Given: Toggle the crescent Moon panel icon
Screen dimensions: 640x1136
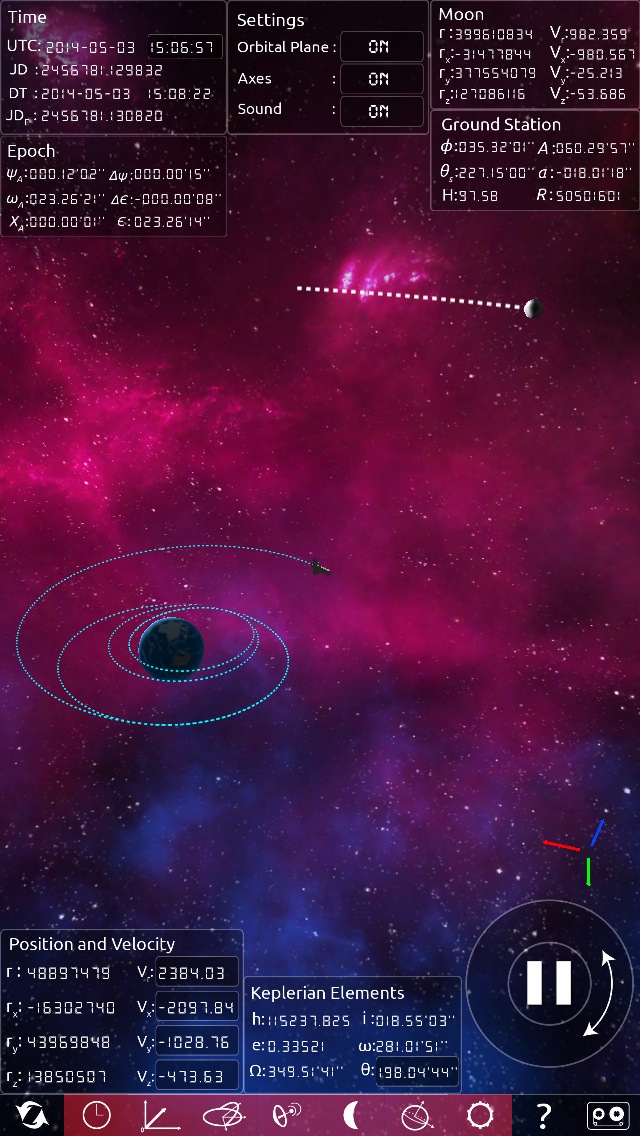Looking at the screenshot, I should [350, 1115].
